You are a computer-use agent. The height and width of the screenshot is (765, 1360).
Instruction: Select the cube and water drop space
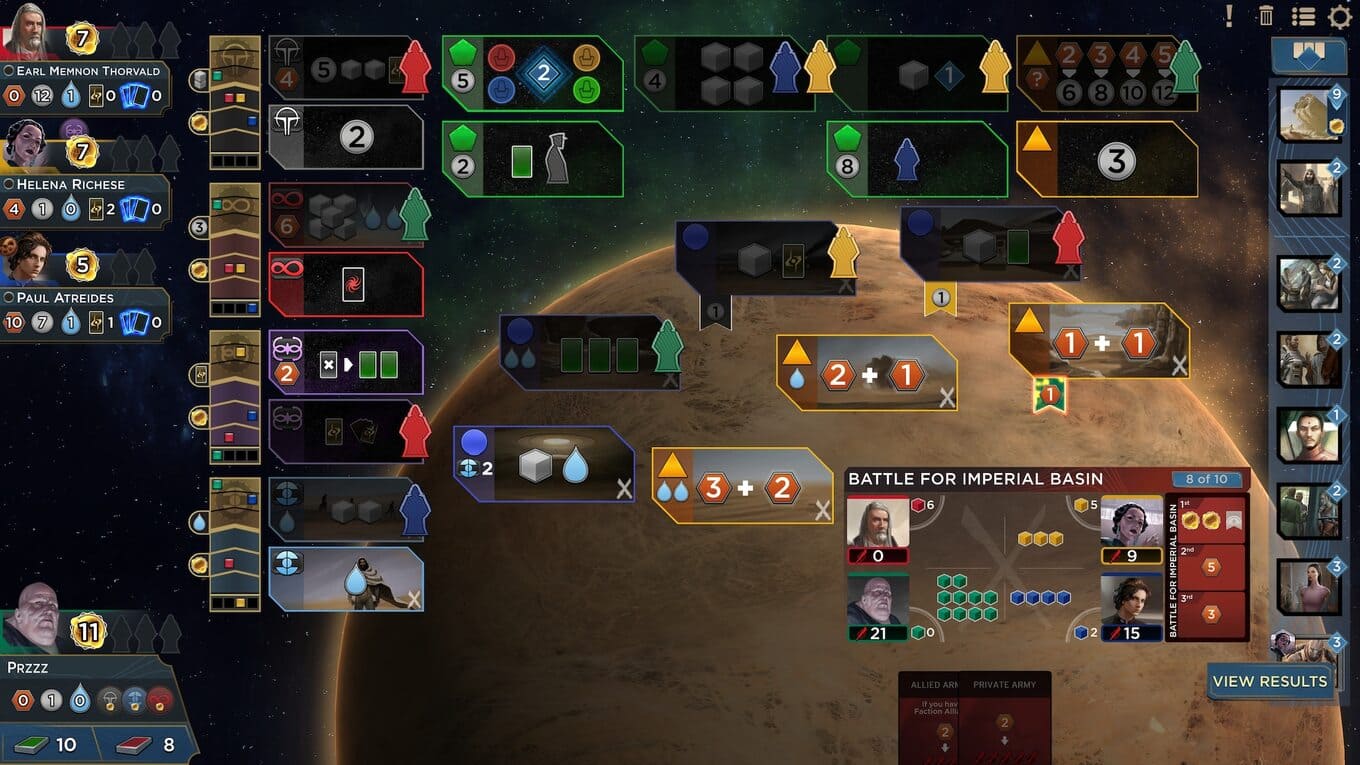(544, 465)
